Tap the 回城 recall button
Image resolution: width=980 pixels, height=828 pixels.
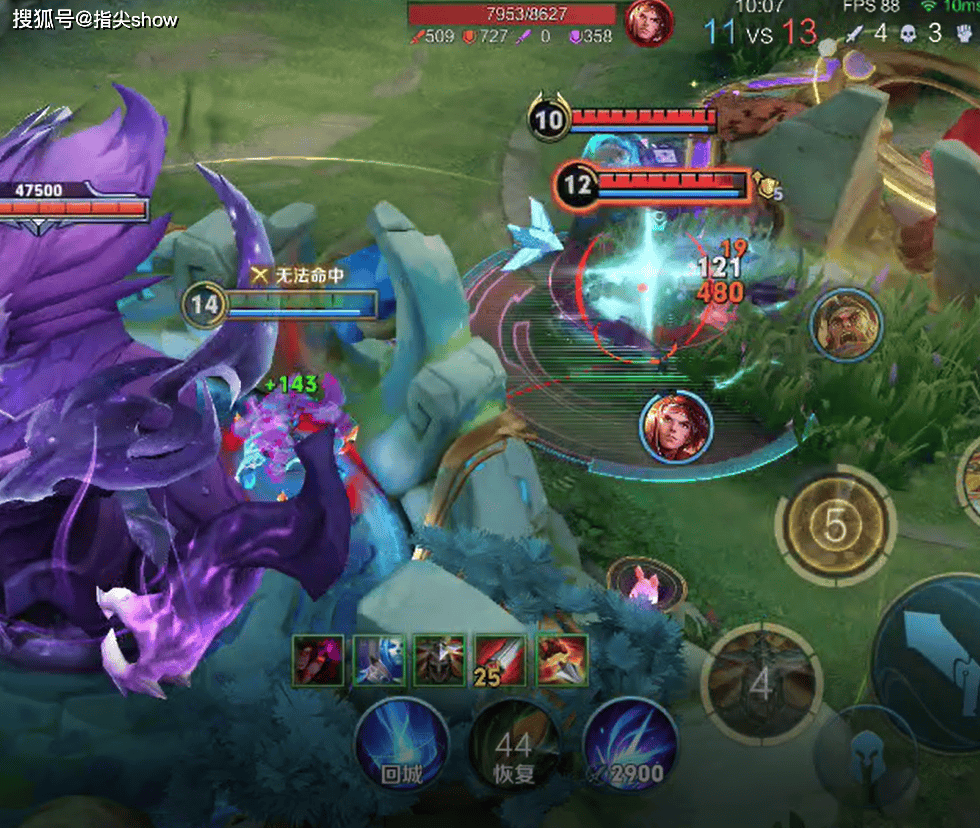pos(400,745)
